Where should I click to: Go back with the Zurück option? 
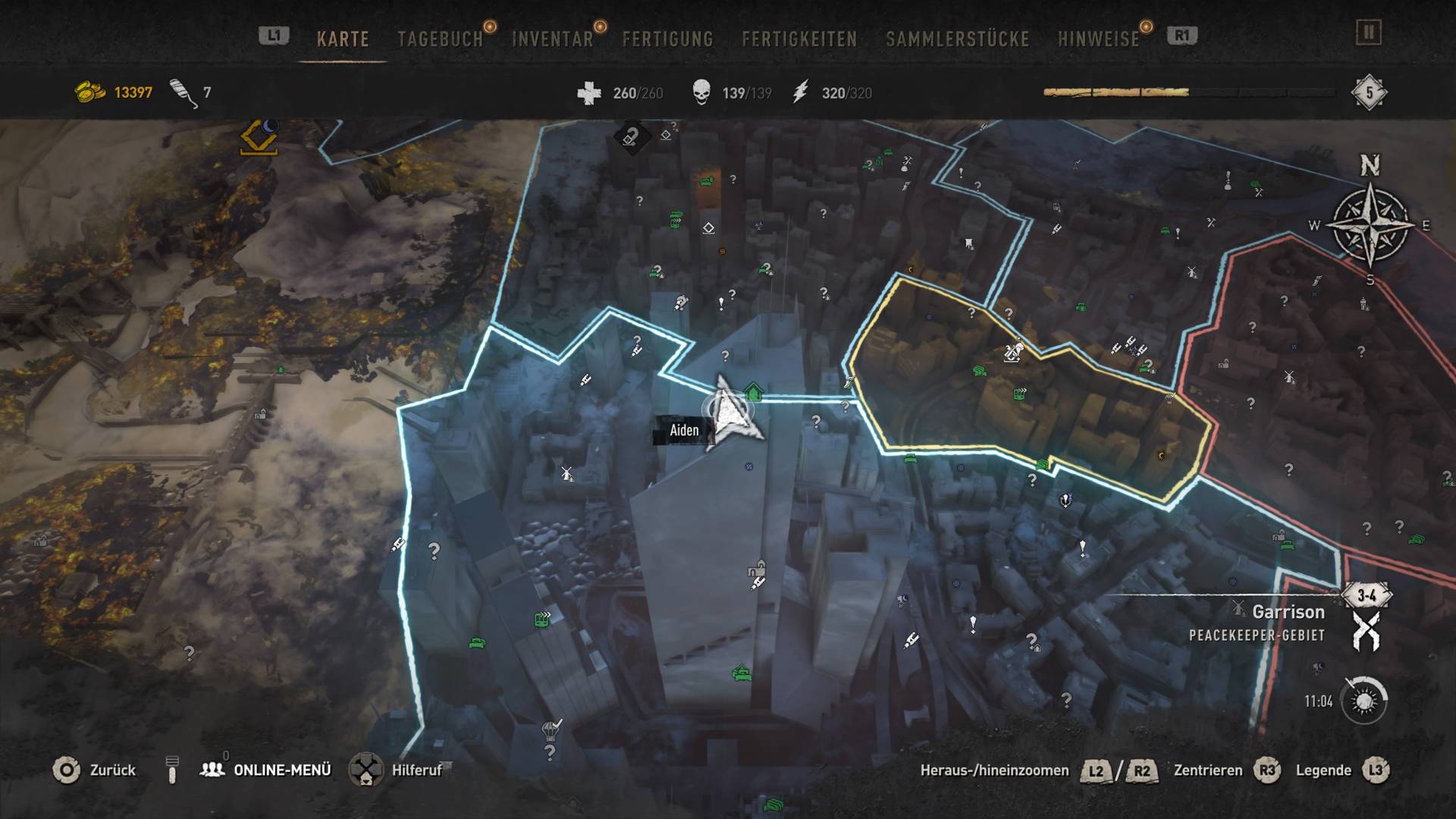(111, 770)
